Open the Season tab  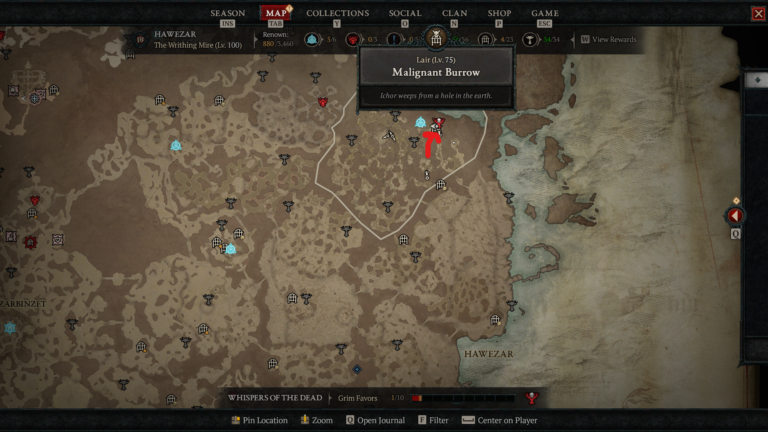point(227,13)
